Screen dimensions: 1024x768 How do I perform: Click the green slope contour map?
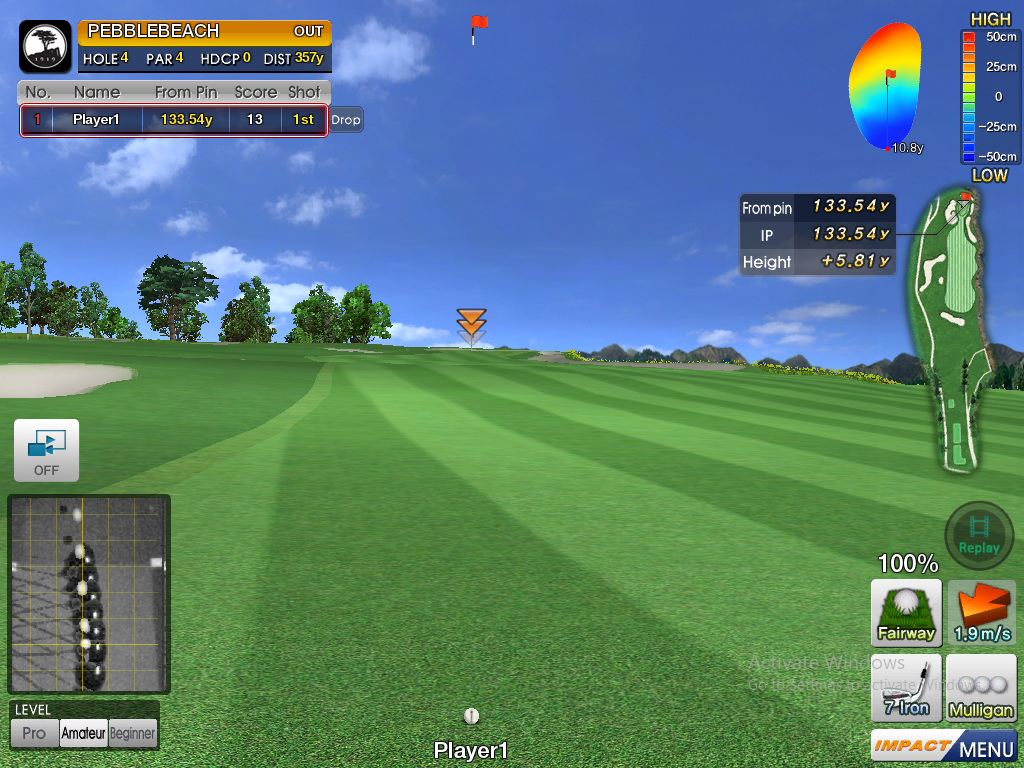[887, 88]
